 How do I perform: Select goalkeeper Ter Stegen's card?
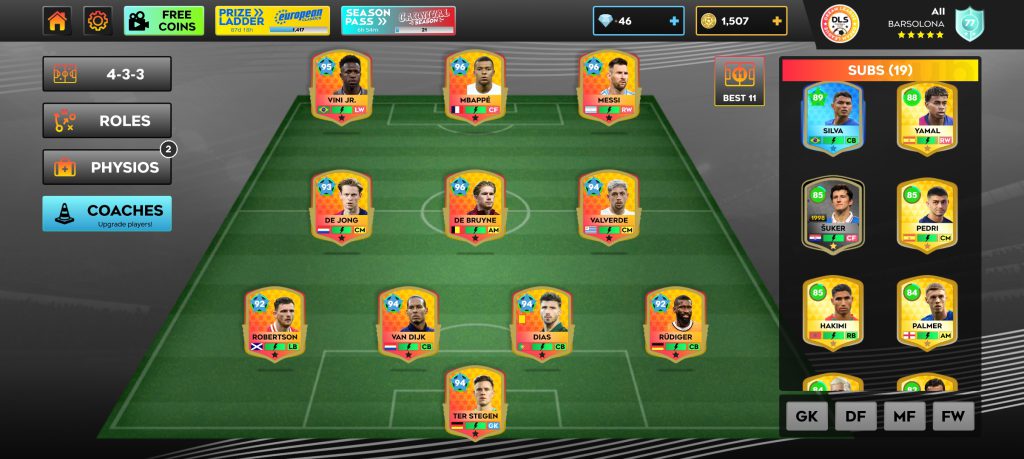[475, 402]
